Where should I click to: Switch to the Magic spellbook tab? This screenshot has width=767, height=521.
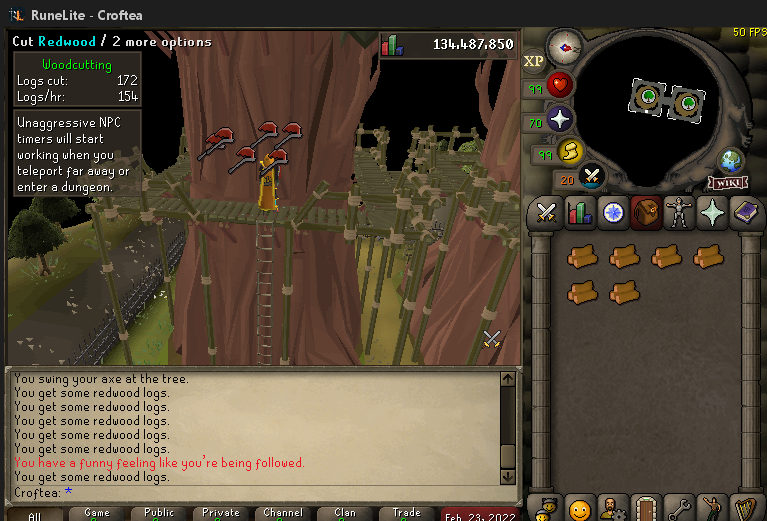point(744,212)
